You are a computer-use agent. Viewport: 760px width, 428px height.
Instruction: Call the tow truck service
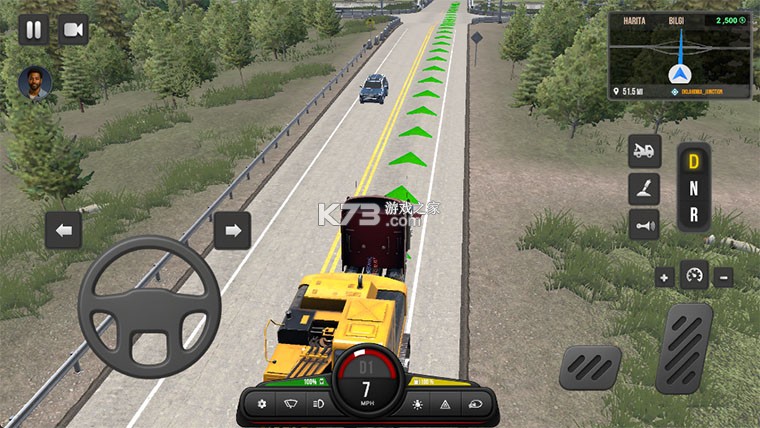[x=644, y=151]
